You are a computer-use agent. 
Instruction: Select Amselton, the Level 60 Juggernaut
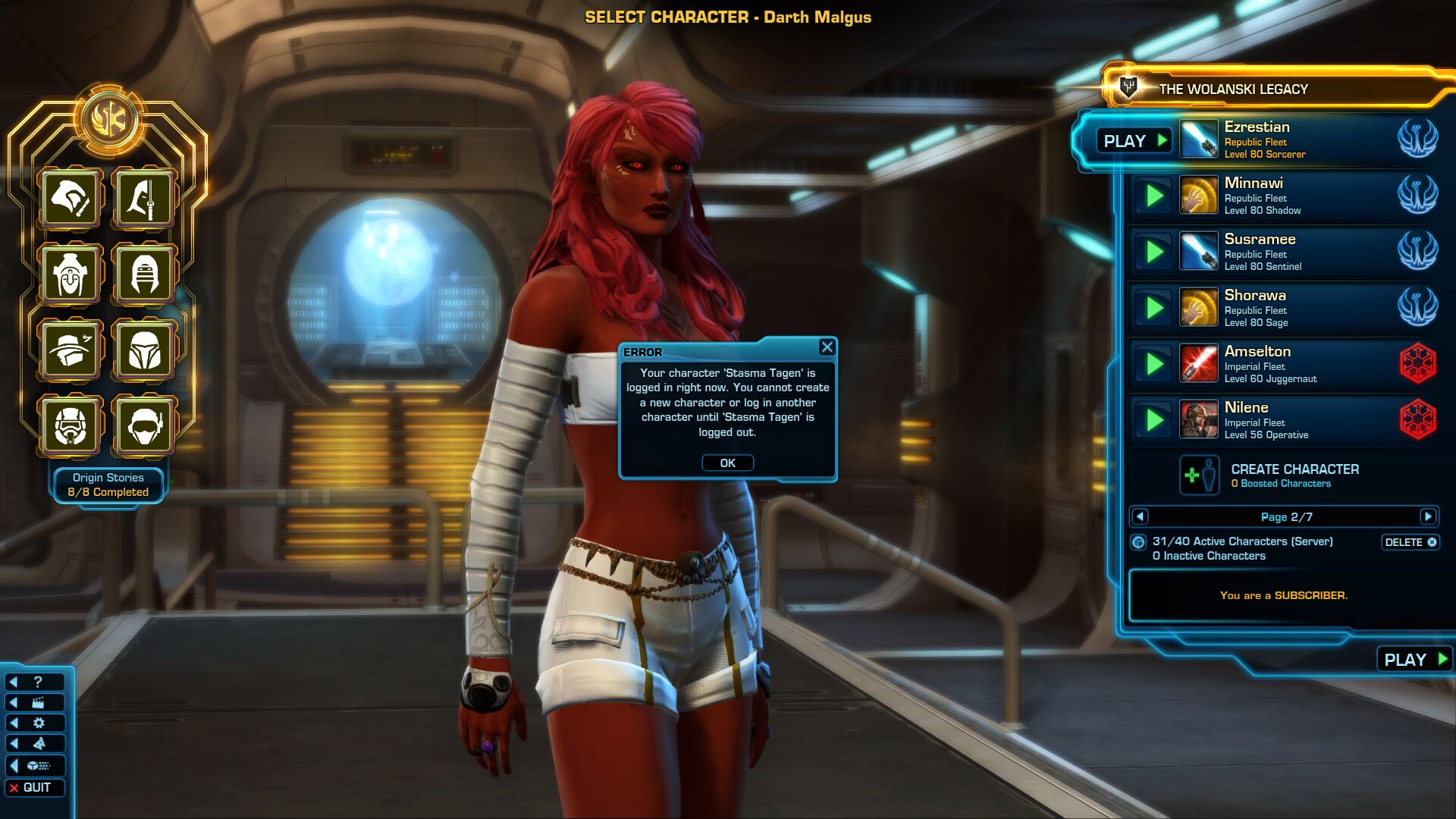(x=1282, y=365)
